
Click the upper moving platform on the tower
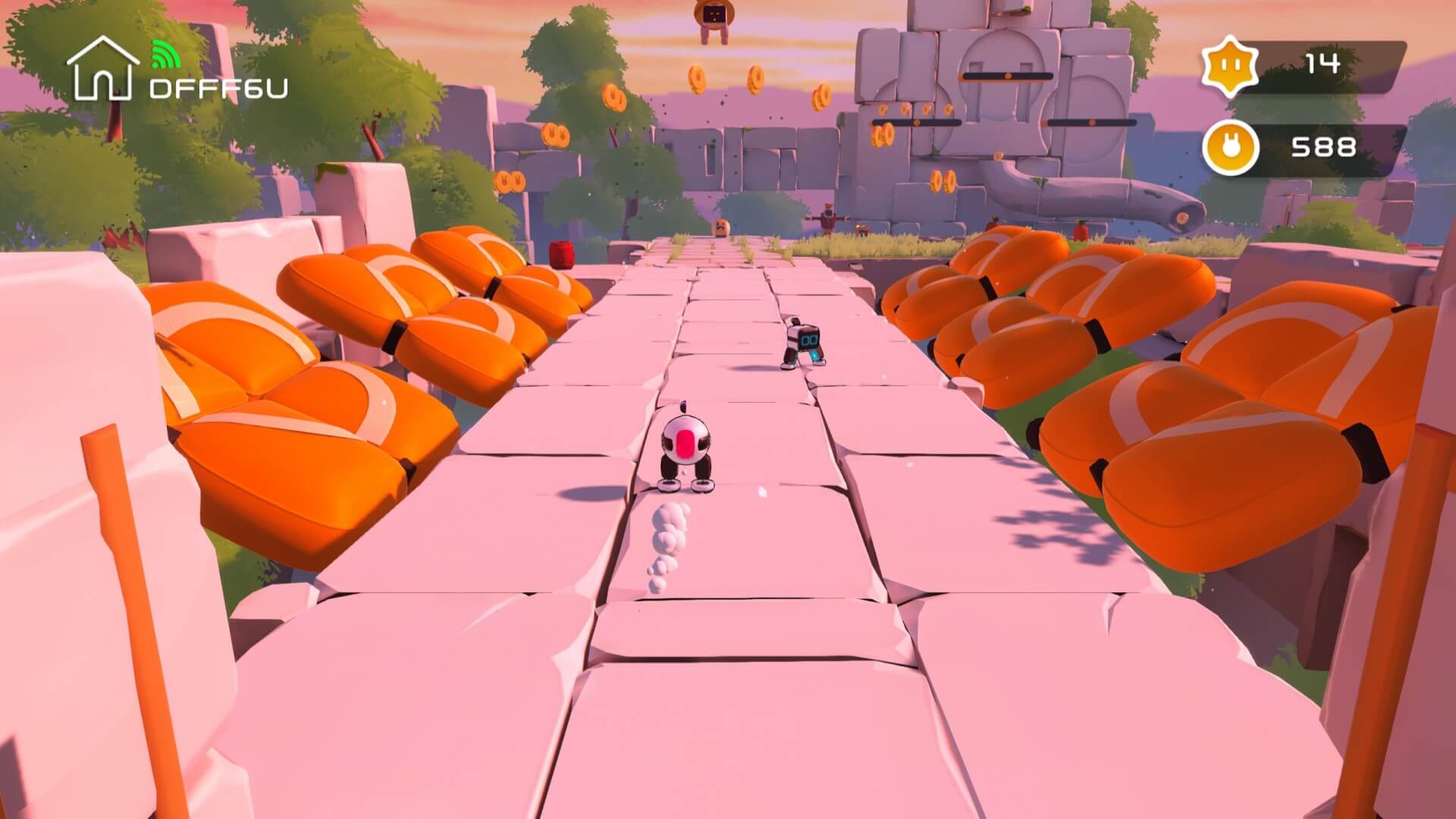1008,76
